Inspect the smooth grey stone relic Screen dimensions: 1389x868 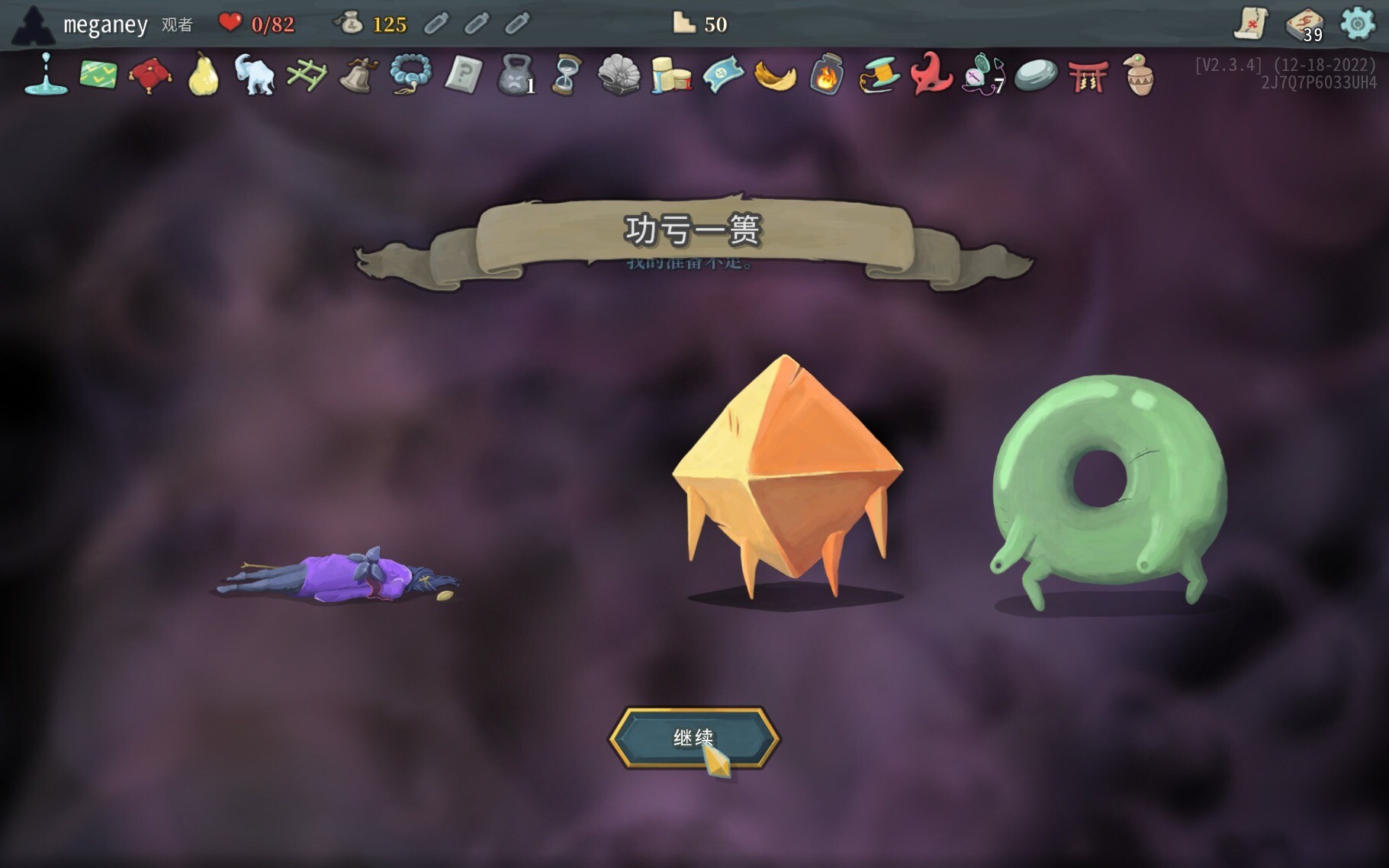pos(1036,76)
